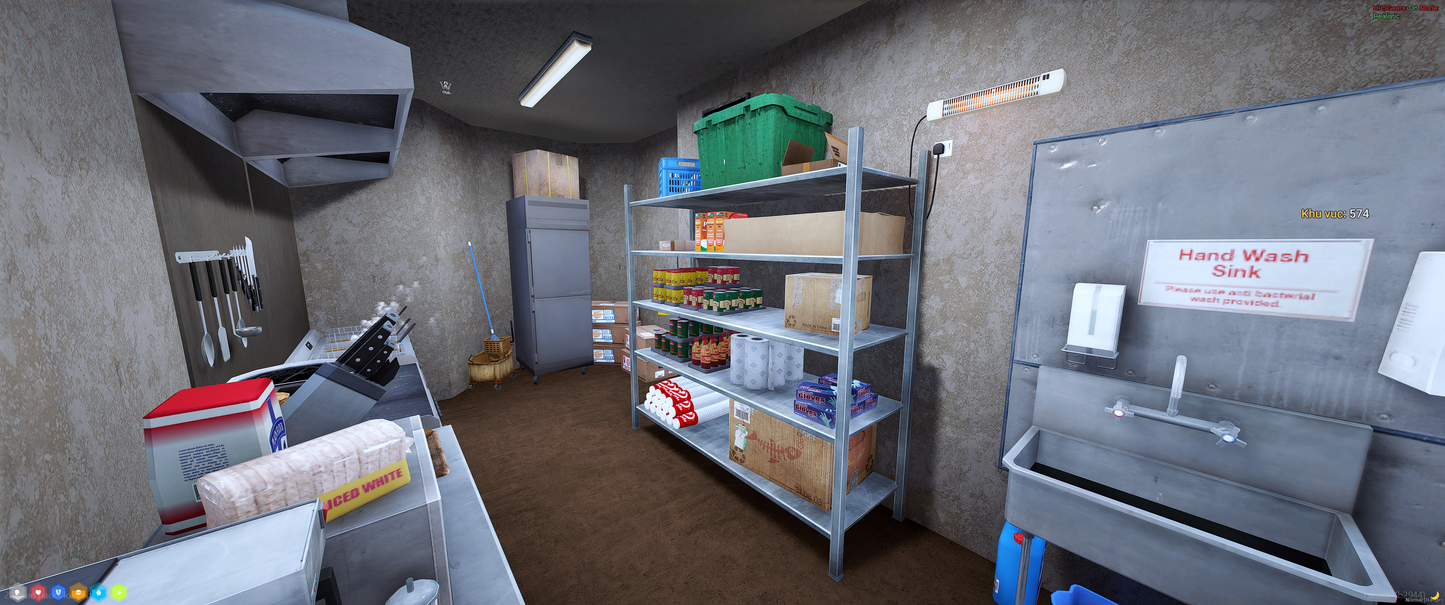This screenshot has width=1445, height=605.
Task: Select the green running stamina icon
Action: coord(118,592)
